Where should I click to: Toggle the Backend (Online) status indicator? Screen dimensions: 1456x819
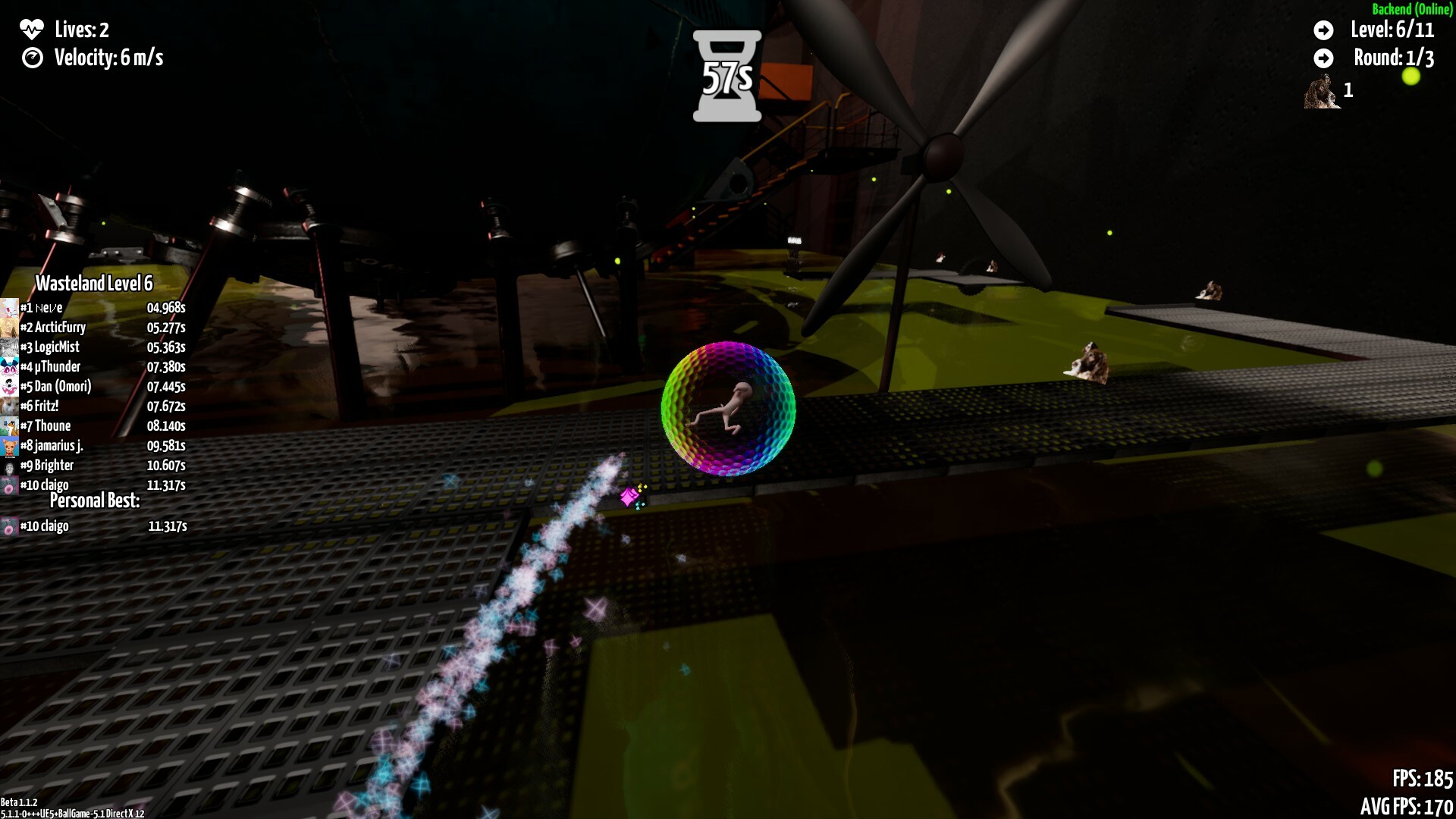click(x=1410, y=10)
